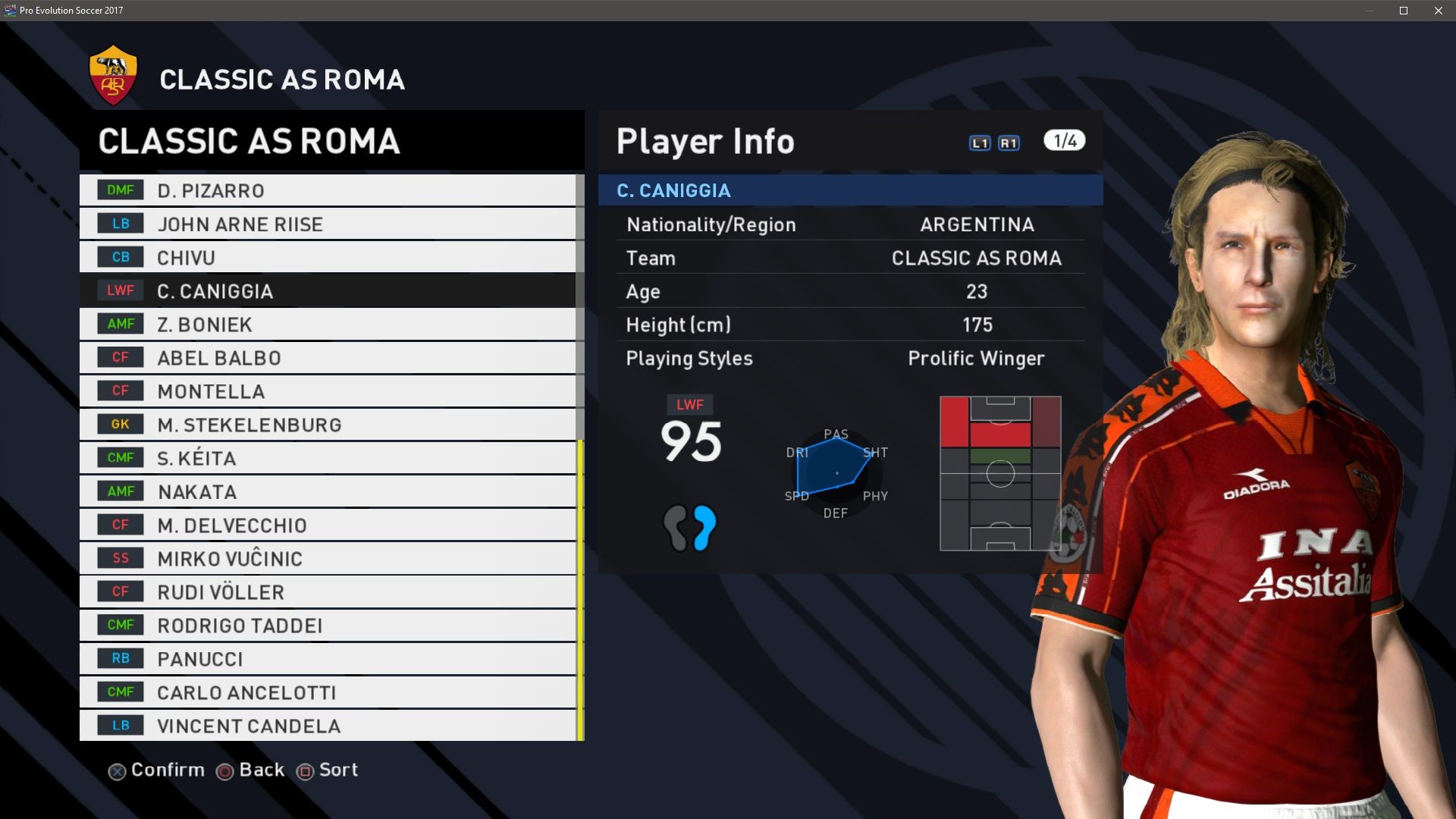The height and width of the screenshot is (819, 1456).
Task: Select Rodrigo Taddei's row
Action: 328,625
